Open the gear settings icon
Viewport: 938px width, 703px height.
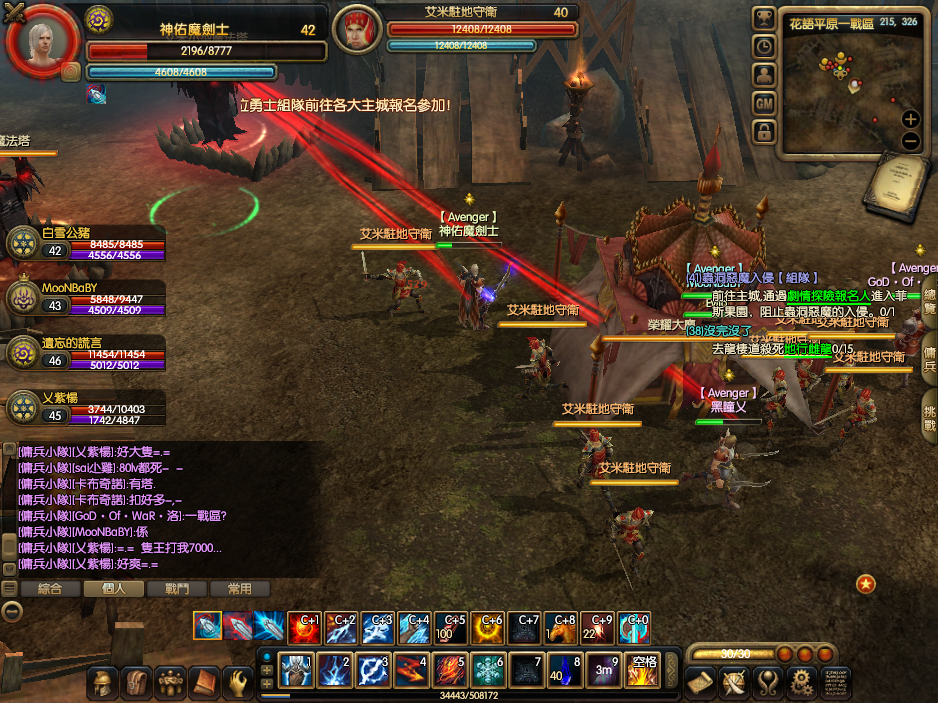(800, 683)
